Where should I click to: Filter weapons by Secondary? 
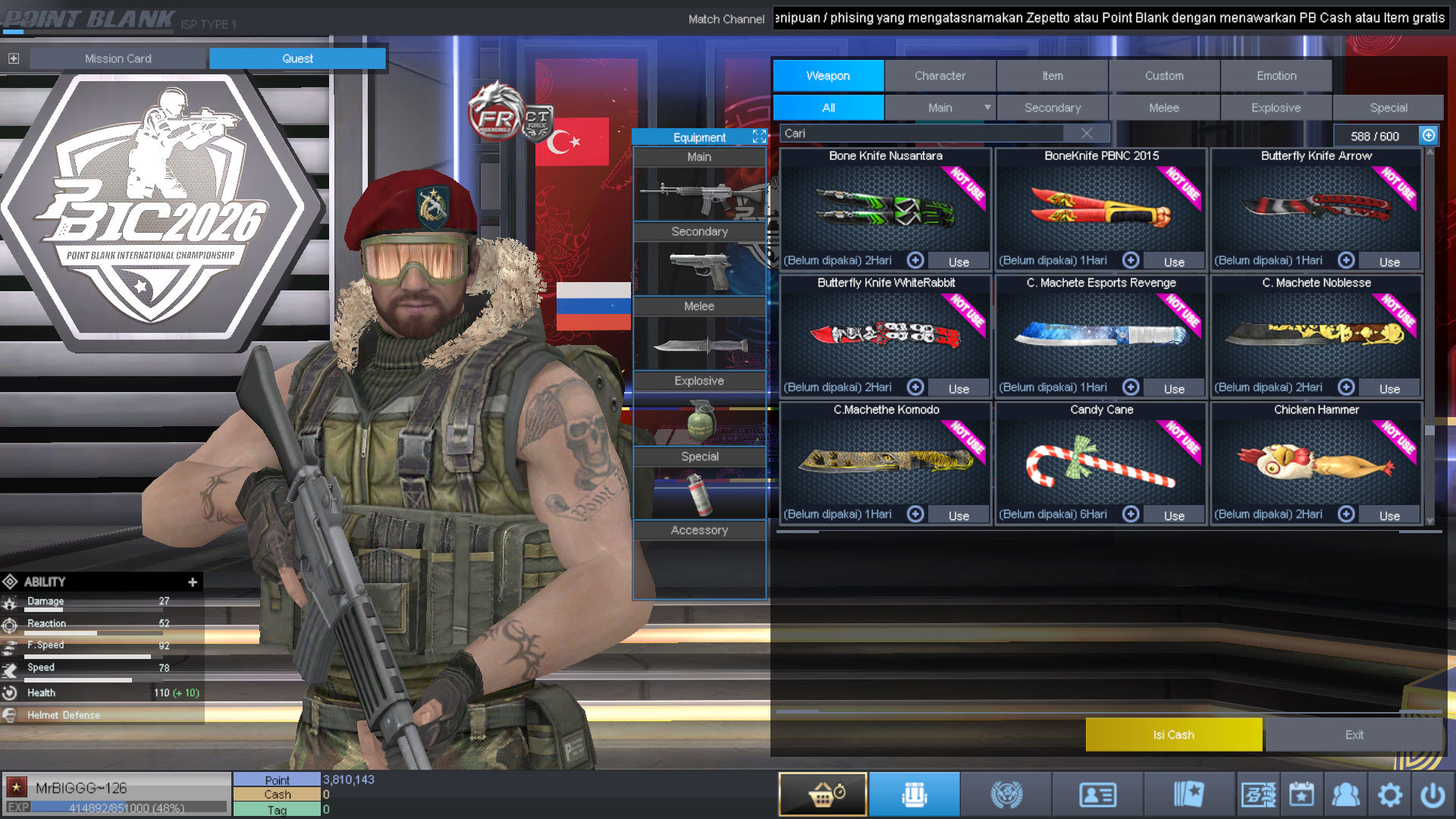[1052, 108]
